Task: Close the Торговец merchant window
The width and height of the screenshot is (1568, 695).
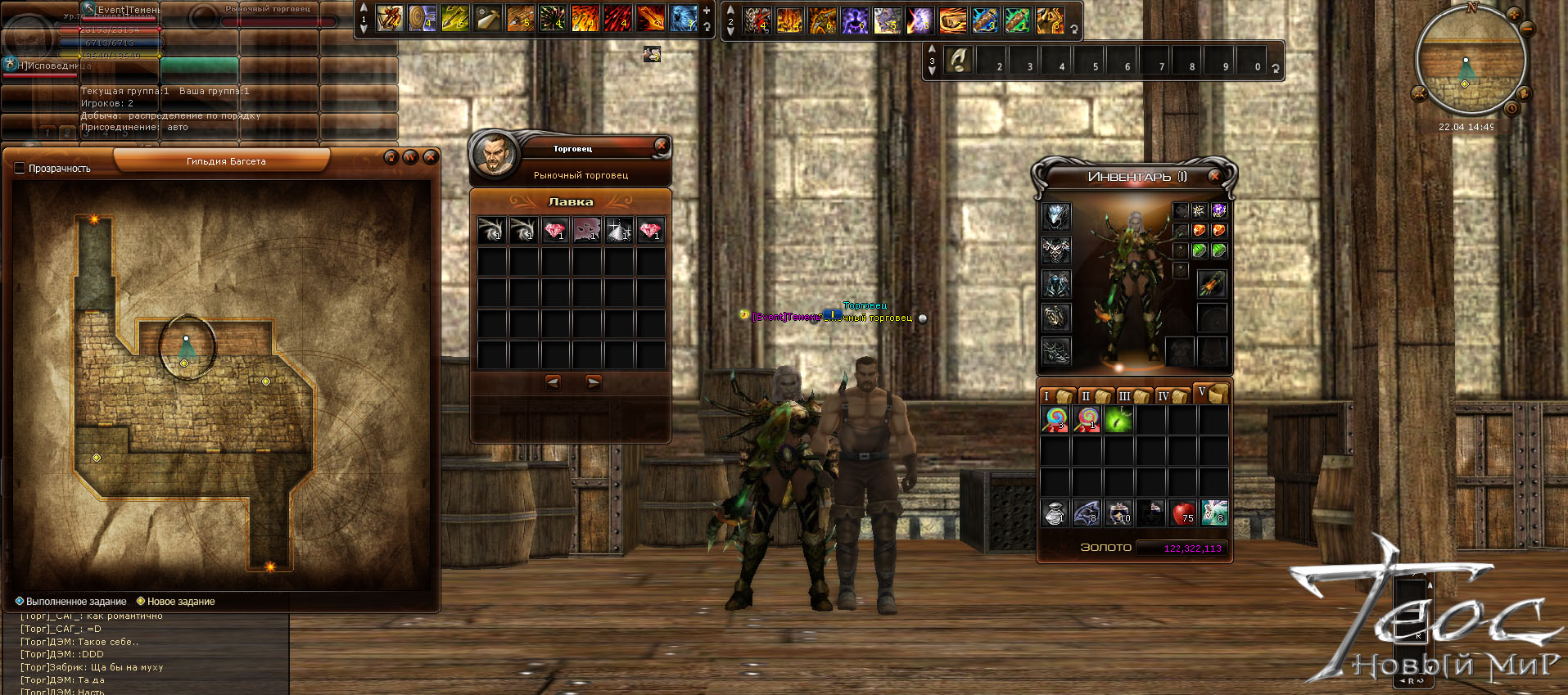Action: [x=661, y=146]
